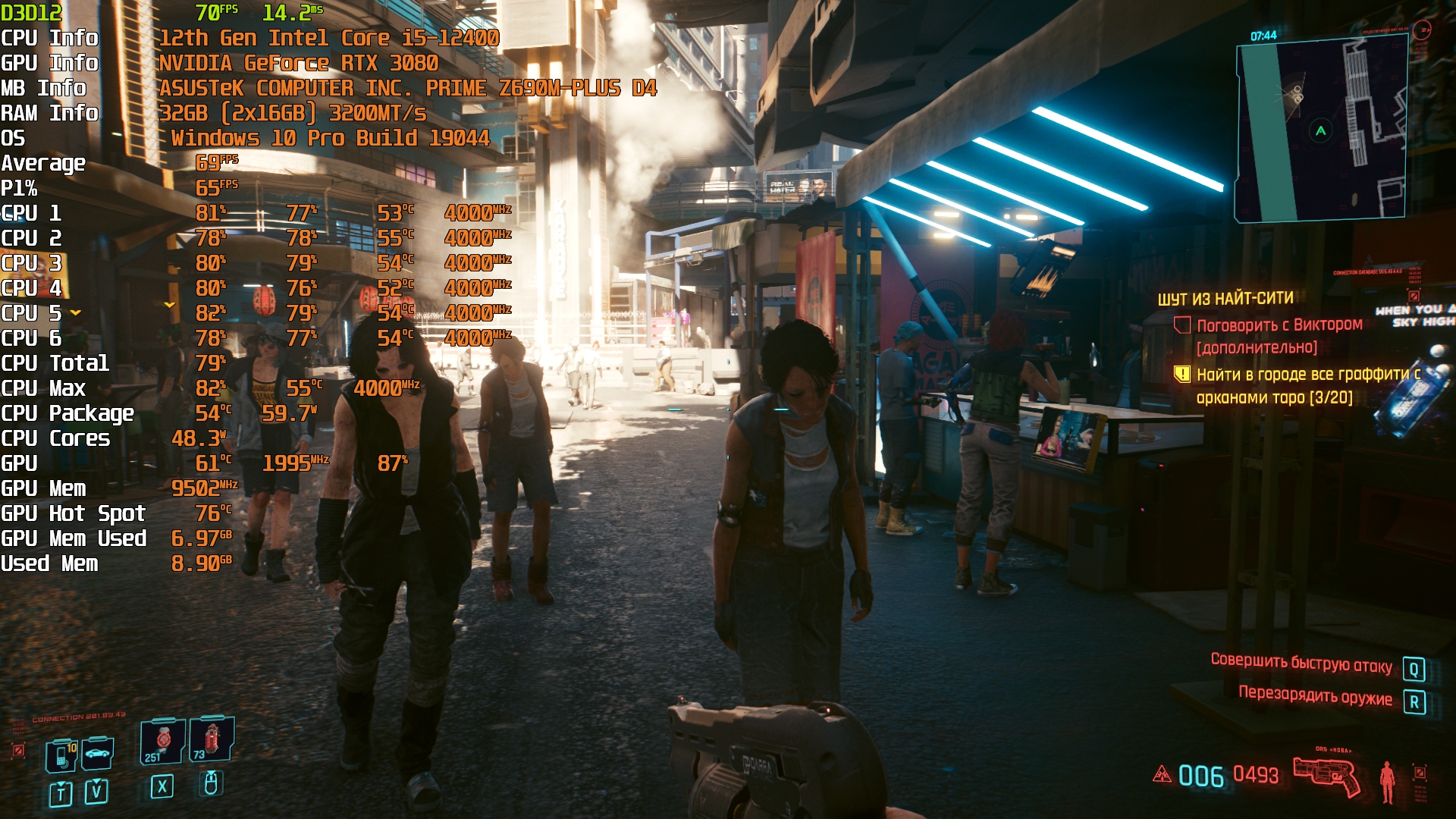This screenshot has height=819, width=1456.
Task: Select the phone icon slot
Action: tap(61, 756)
